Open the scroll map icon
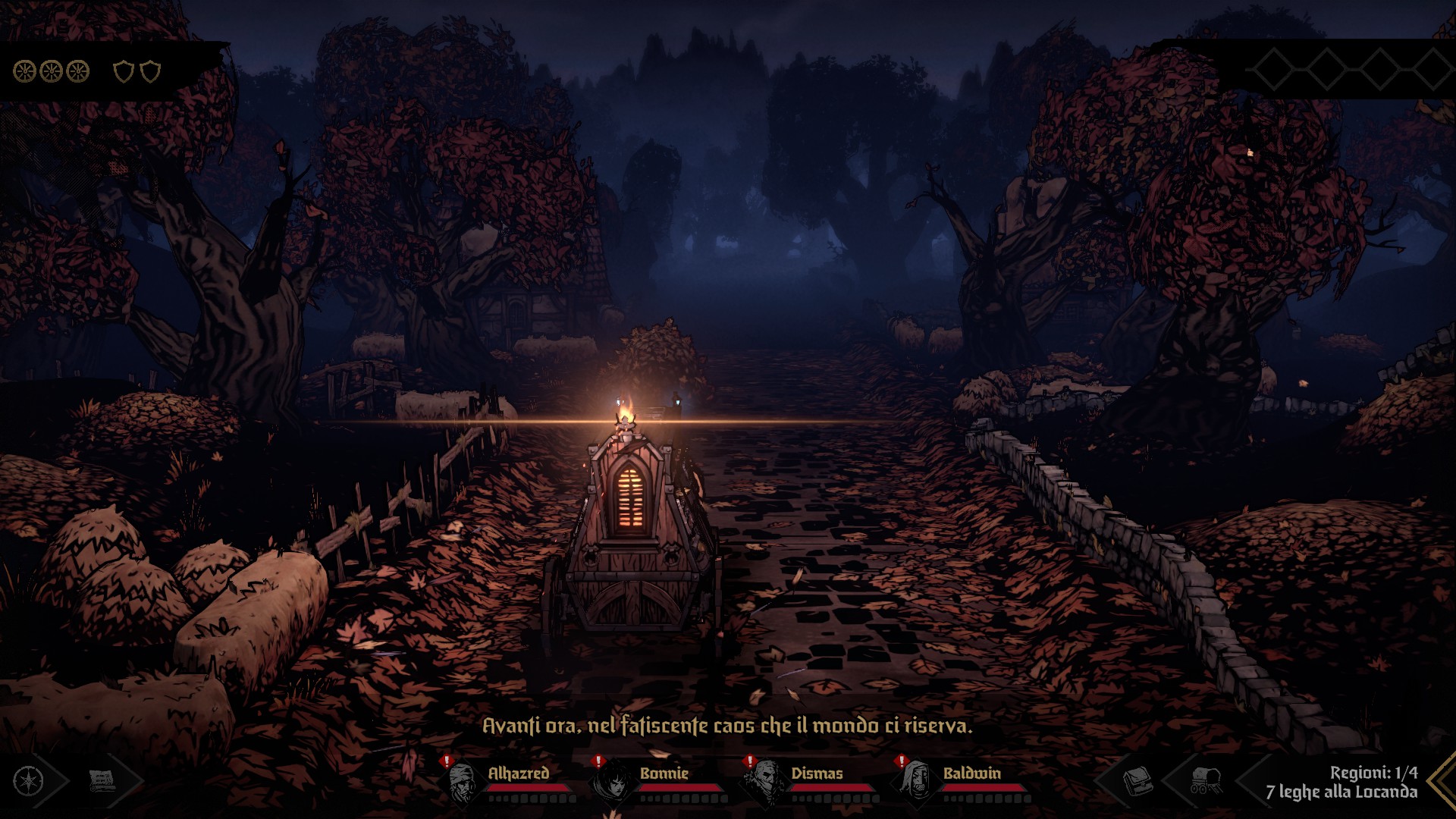Screen dimensions: 1456x819 (102, 780)
